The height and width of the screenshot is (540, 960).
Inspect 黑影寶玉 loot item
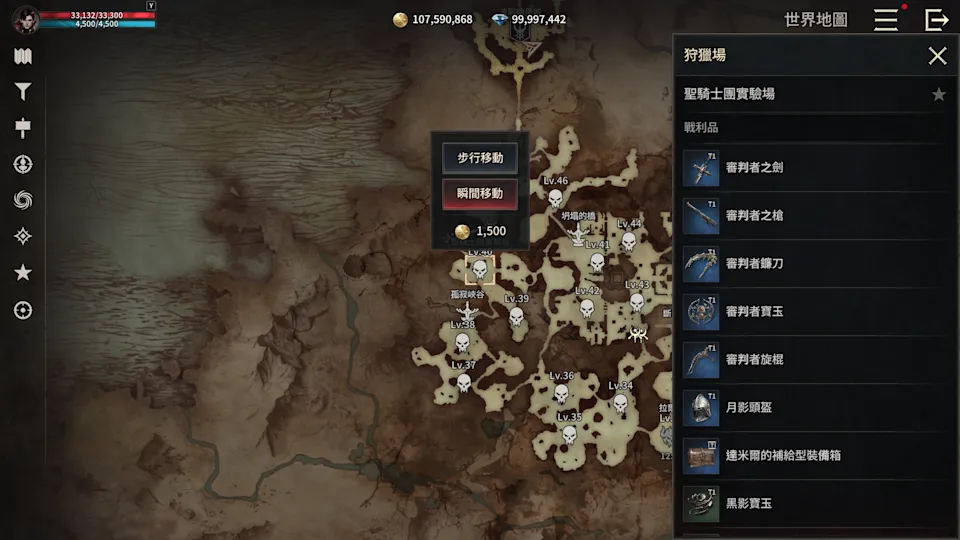tap(810, 504)
